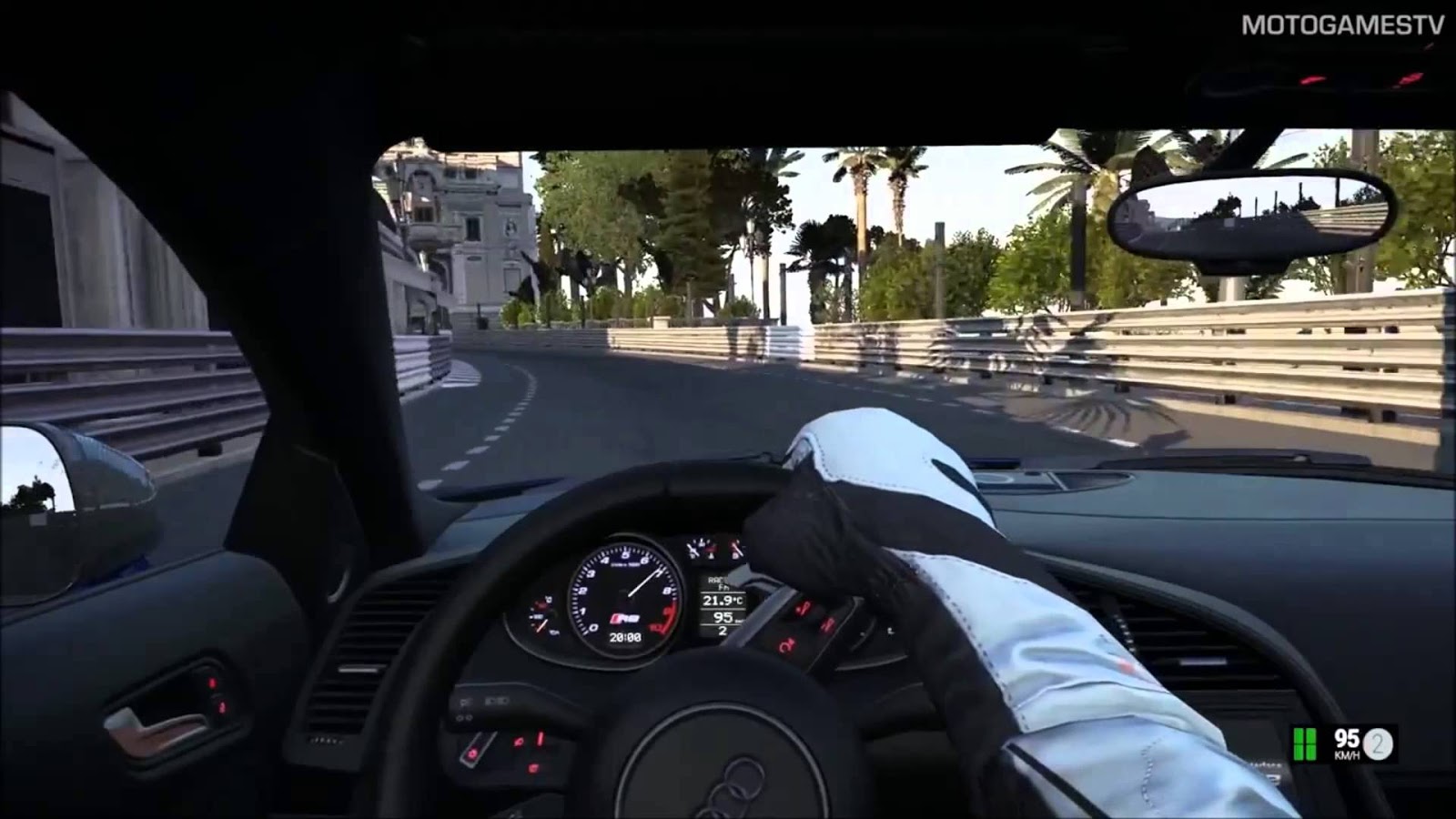The width and height of the screenshot is (1456, 819).
Task: Click the red fuel gauge icon on dashboard
Action: tap(541, 604)
